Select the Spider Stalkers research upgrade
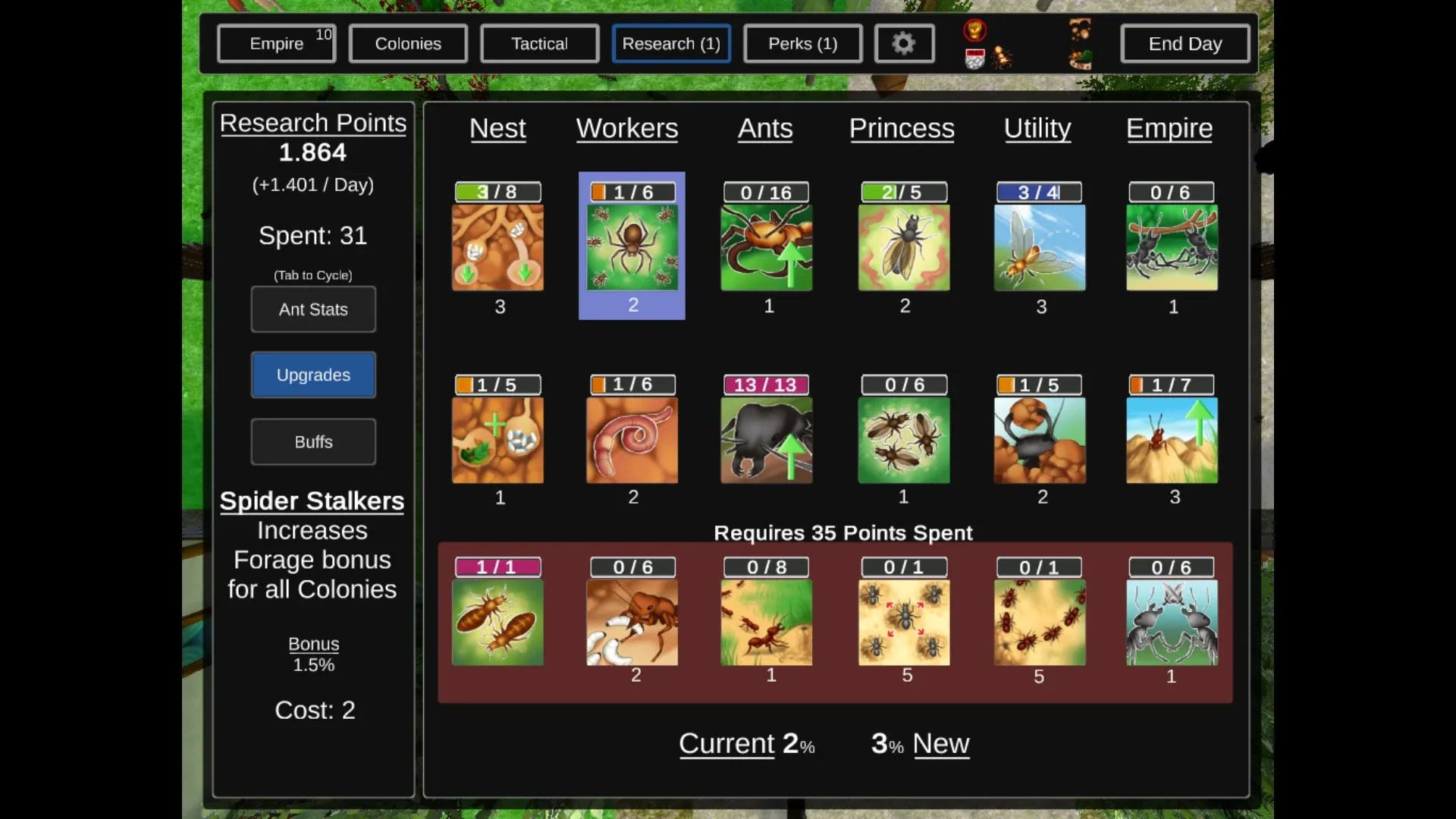Image resolution: width=1456 pixels, height=819 pixels. click(x=632, y=245)
